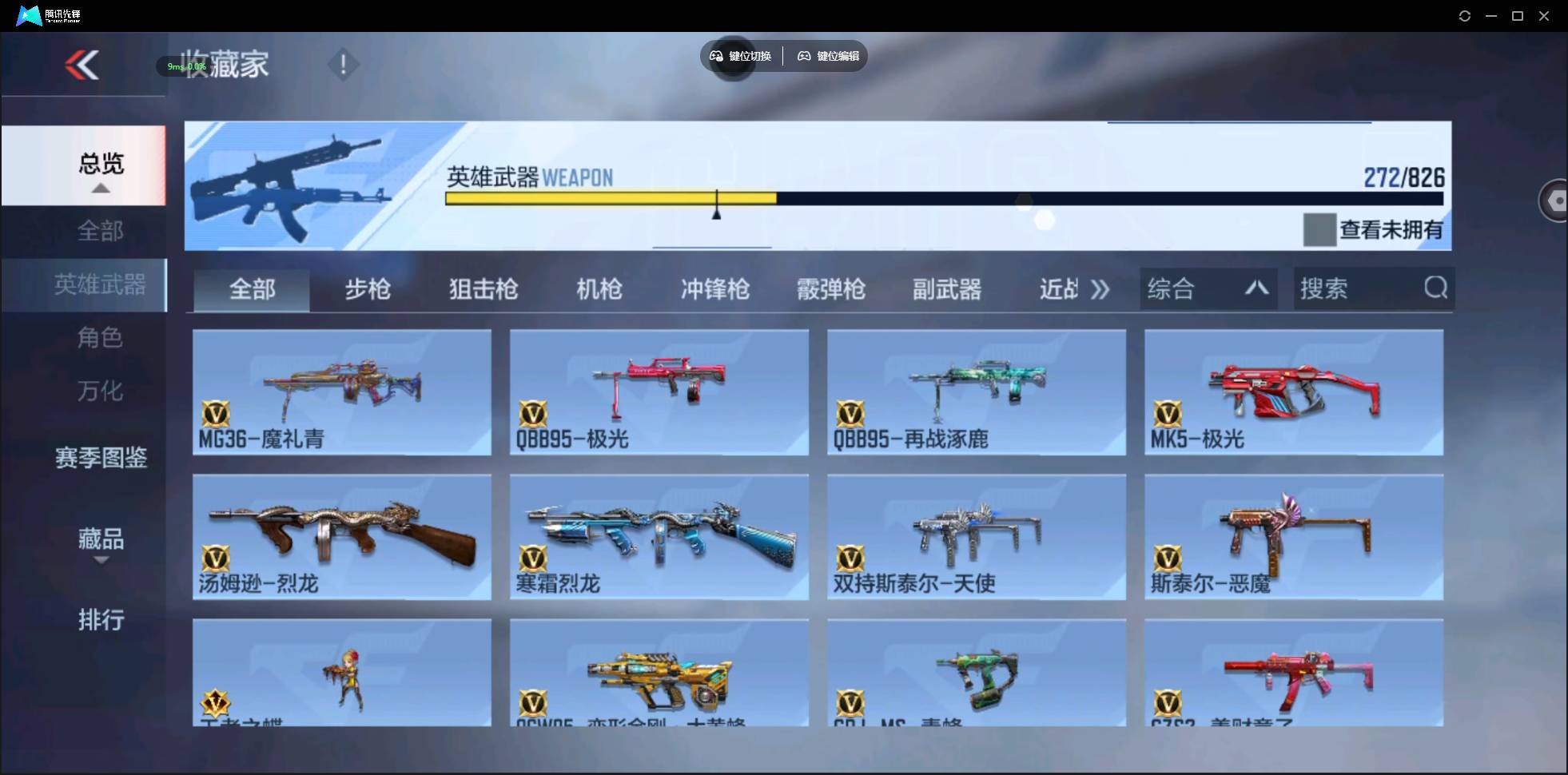The image size is (1568, 775).
Task: Enable the 查看未拥有 checkbox
Action: click(x=1319, y=230)
